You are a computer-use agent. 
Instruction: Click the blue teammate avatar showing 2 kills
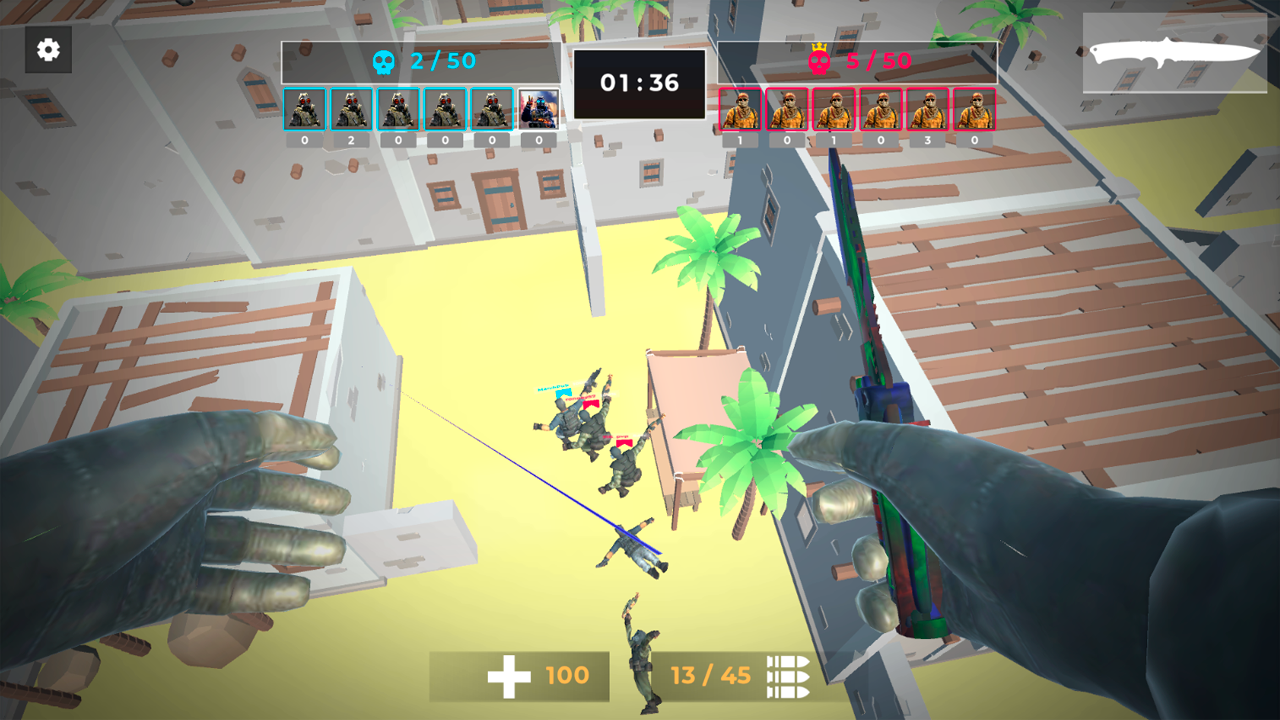[x=350, y=110]
